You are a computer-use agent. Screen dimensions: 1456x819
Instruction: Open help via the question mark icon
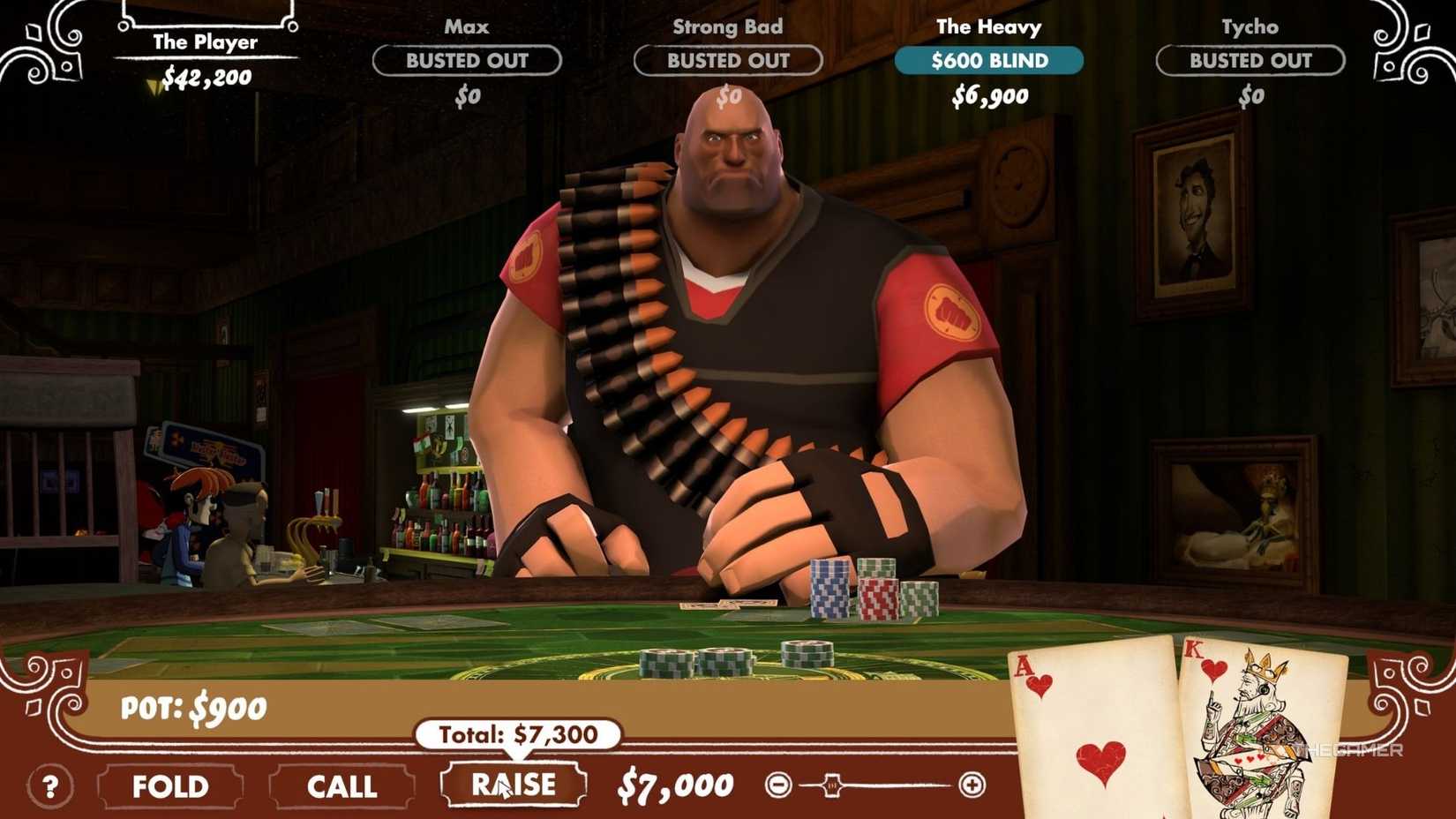(51, 785)
